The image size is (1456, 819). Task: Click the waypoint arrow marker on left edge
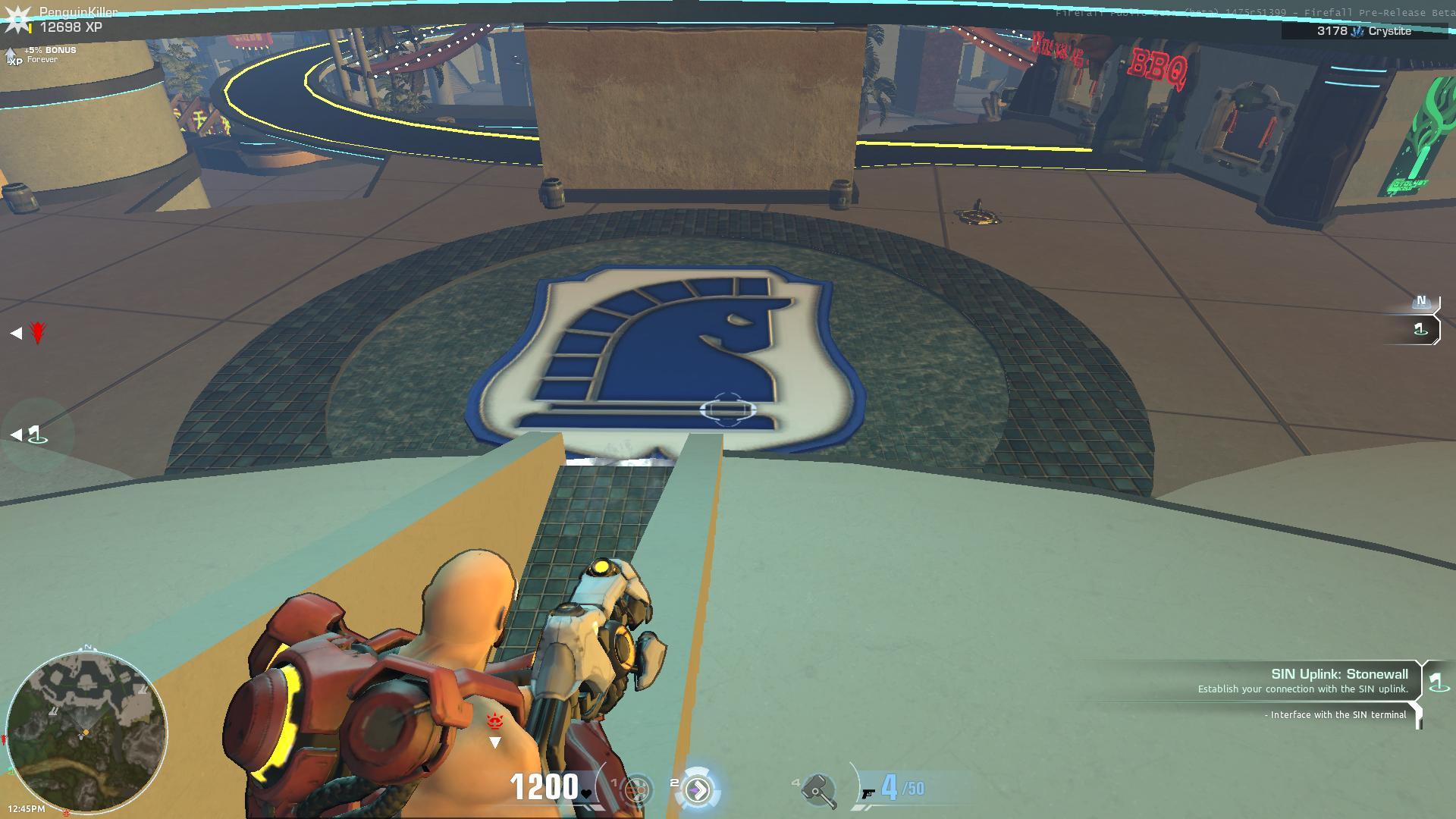point(17,435)
